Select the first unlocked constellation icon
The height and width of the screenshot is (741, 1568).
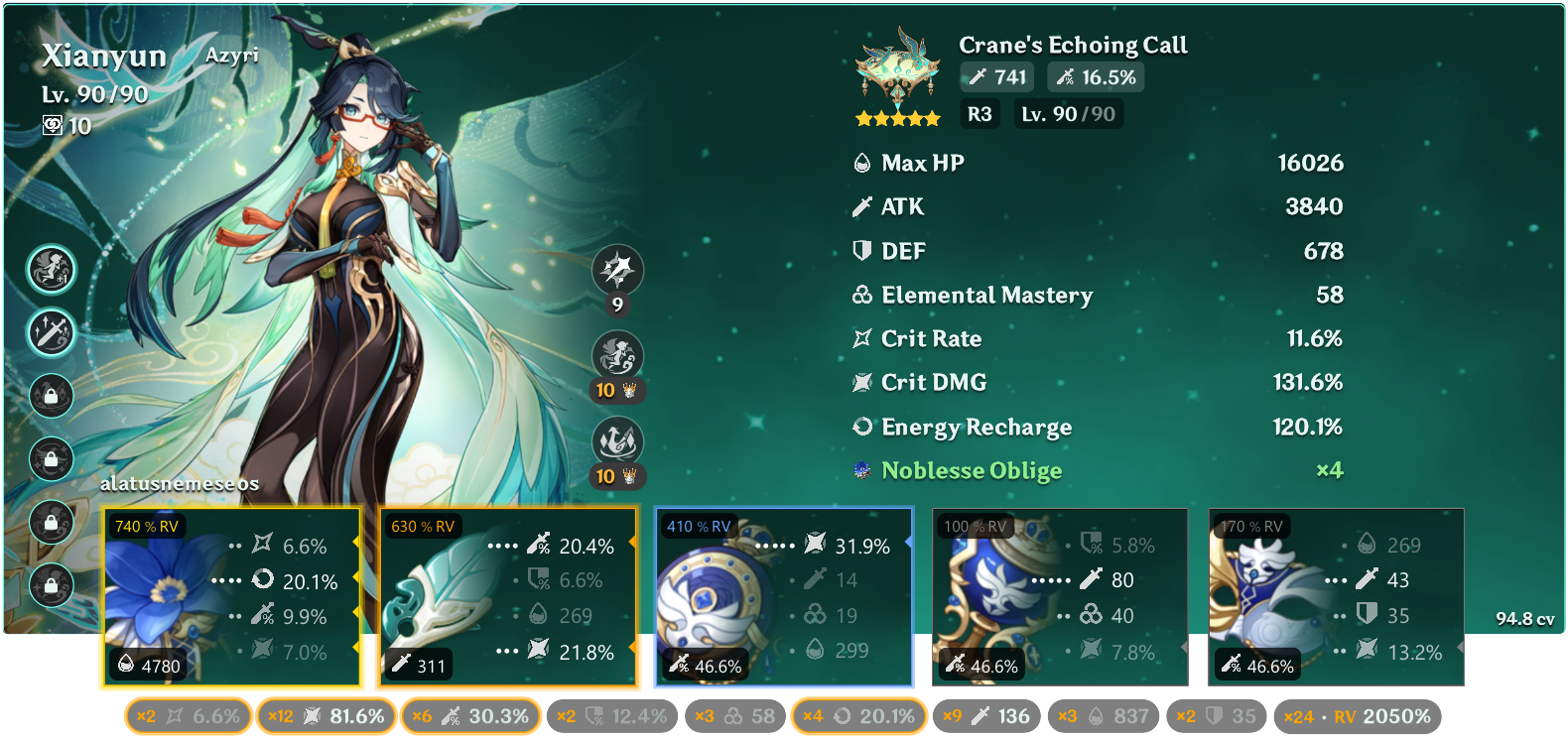pyautogui.click(x=51, y=269)
